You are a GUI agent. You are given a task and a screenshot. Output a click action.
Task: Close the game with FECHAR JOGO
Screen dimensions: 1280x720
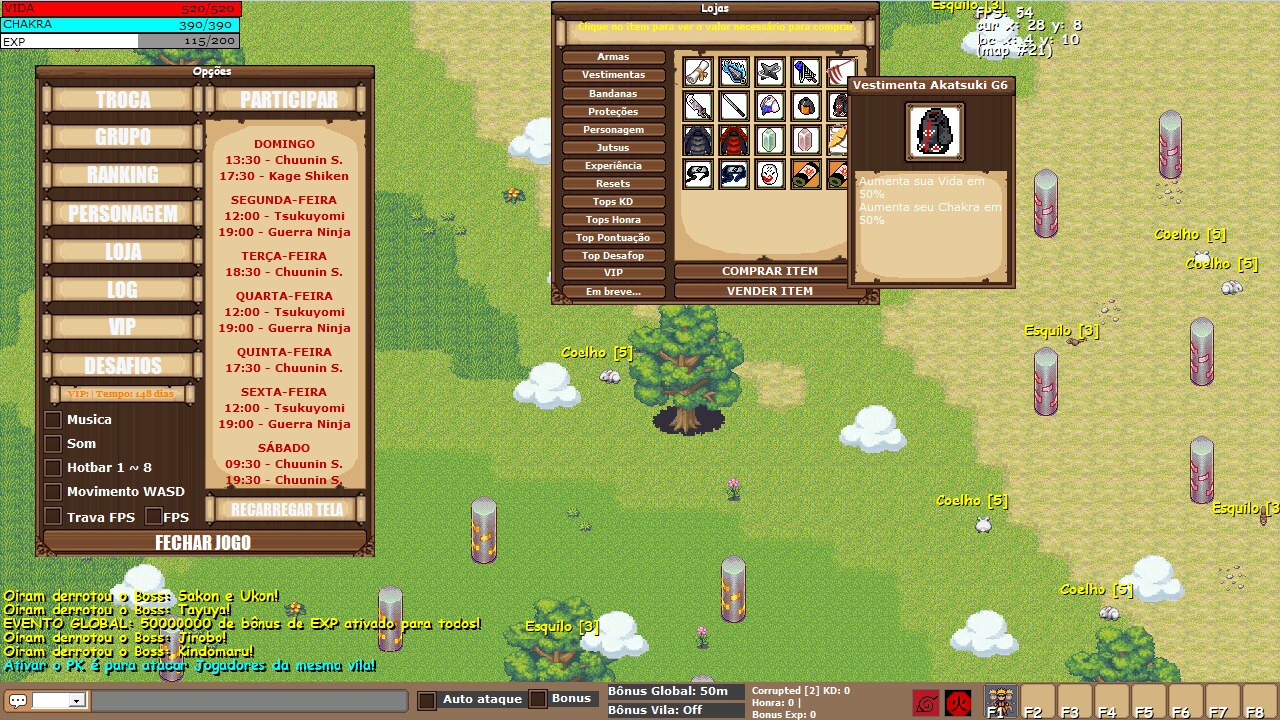coord(203,542)
